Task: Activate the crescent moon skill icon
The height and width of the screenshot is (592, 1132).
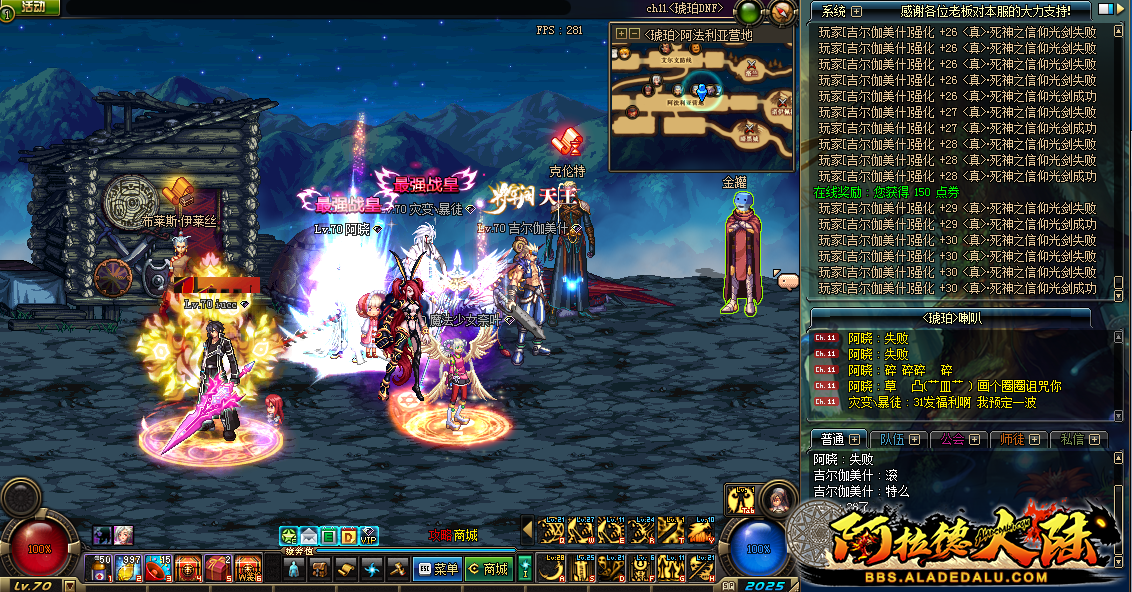Action: (550, 569)
